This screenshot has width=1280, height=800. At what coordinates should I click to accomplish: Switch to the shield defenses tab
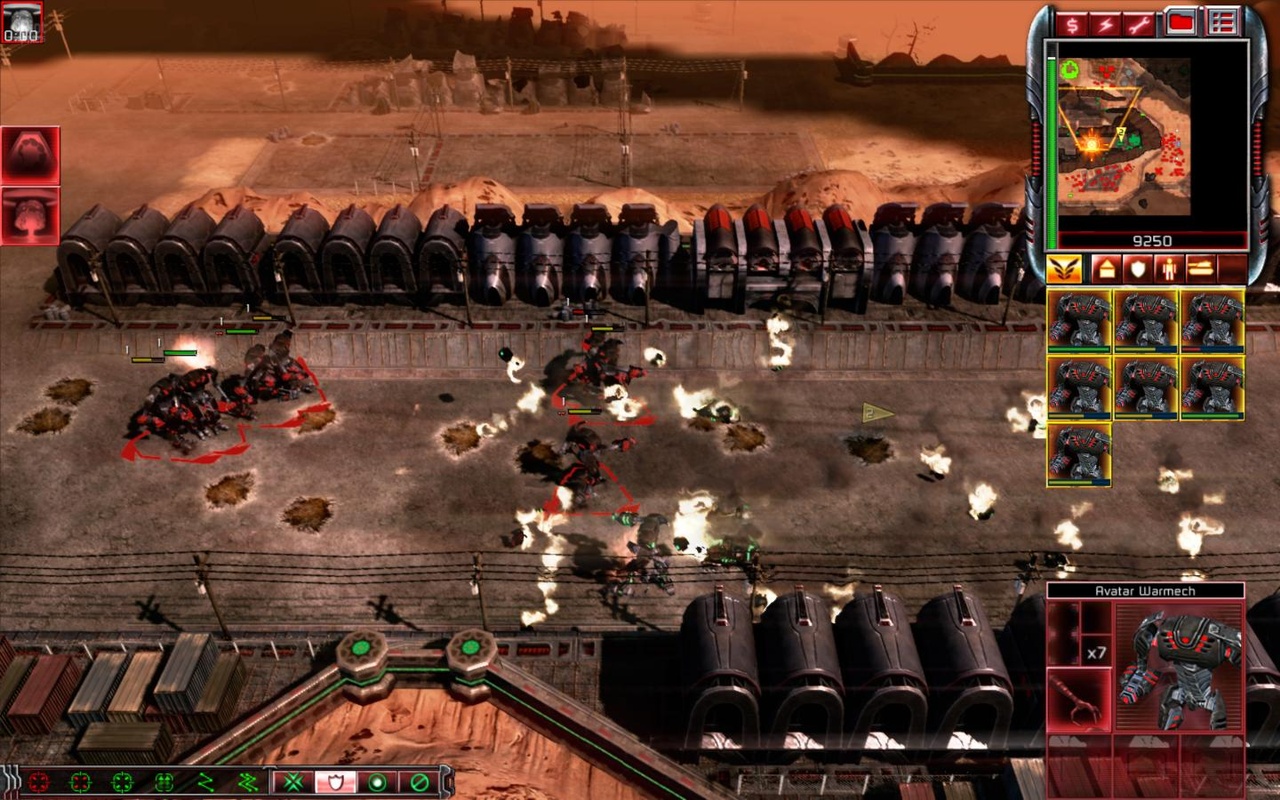1138,269
